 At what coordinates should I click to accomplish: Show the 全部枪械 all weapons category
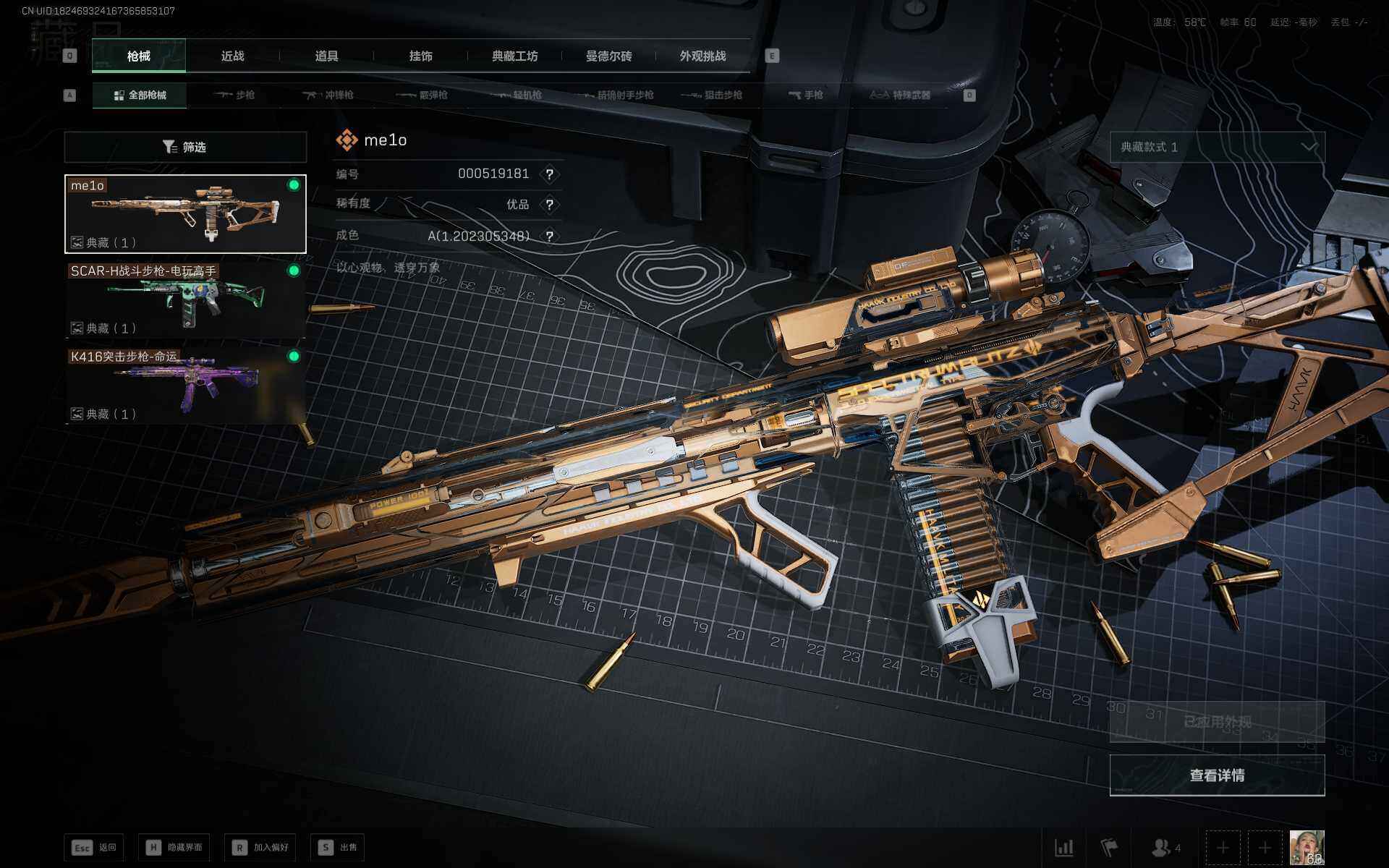click(140, 95)
